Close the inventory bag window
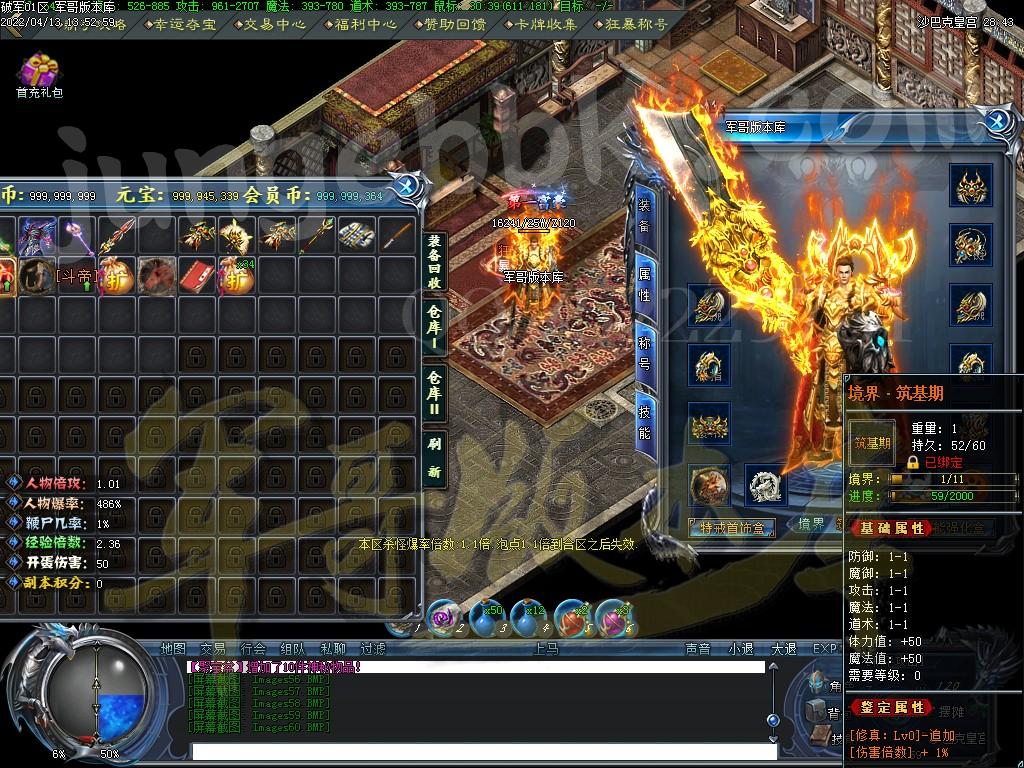Image resolution: width=1024 pixels, height=768 pixels. point(407,186)
